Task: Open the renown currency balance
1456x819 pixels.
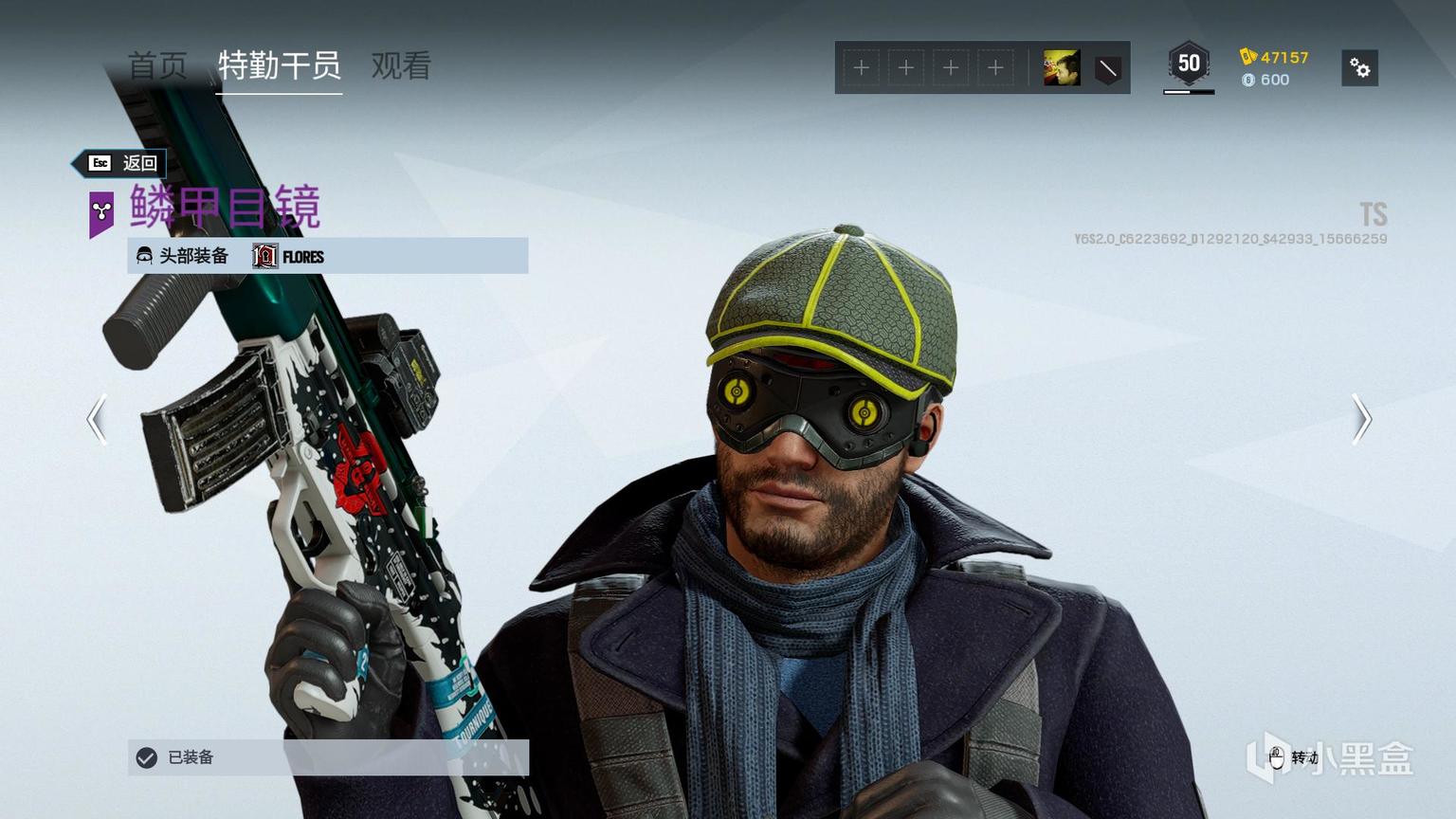Action: [x=1275, y=57]
